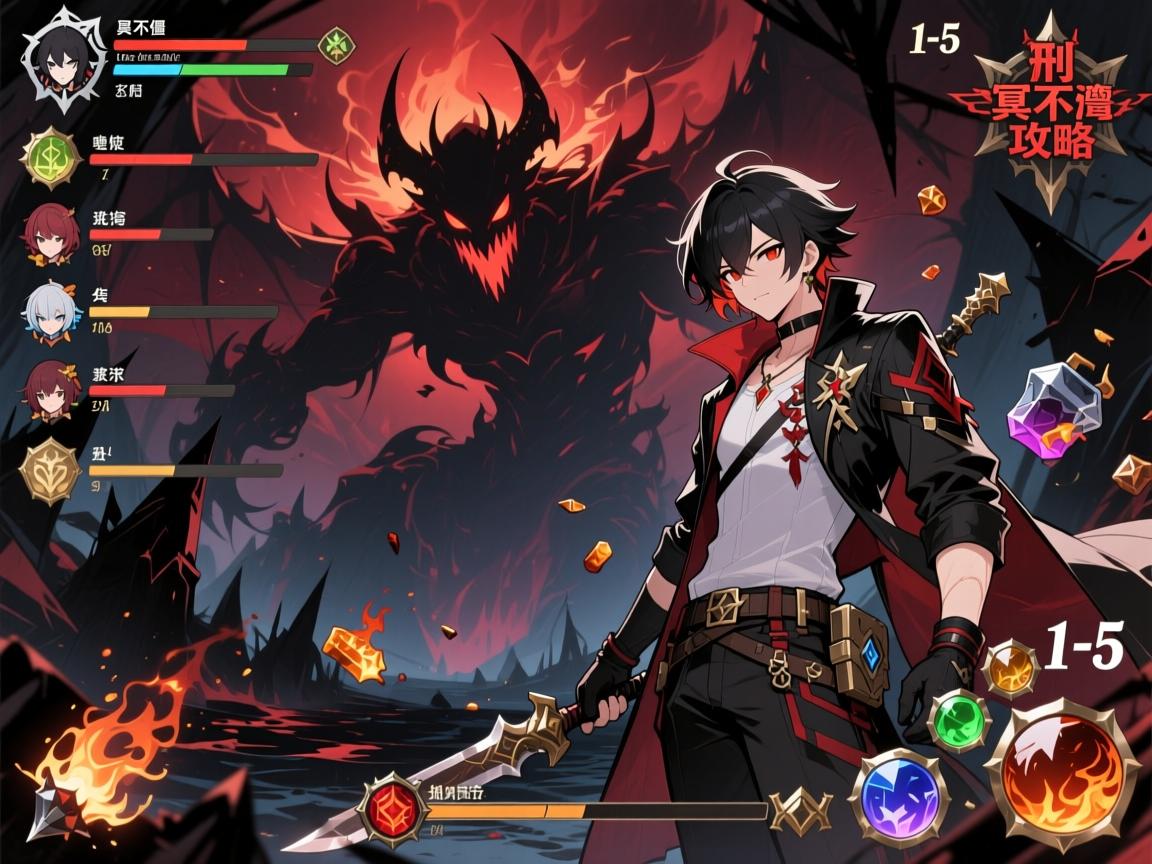Click the red gem icon on the bottom bar

click(x=393, y=806)
